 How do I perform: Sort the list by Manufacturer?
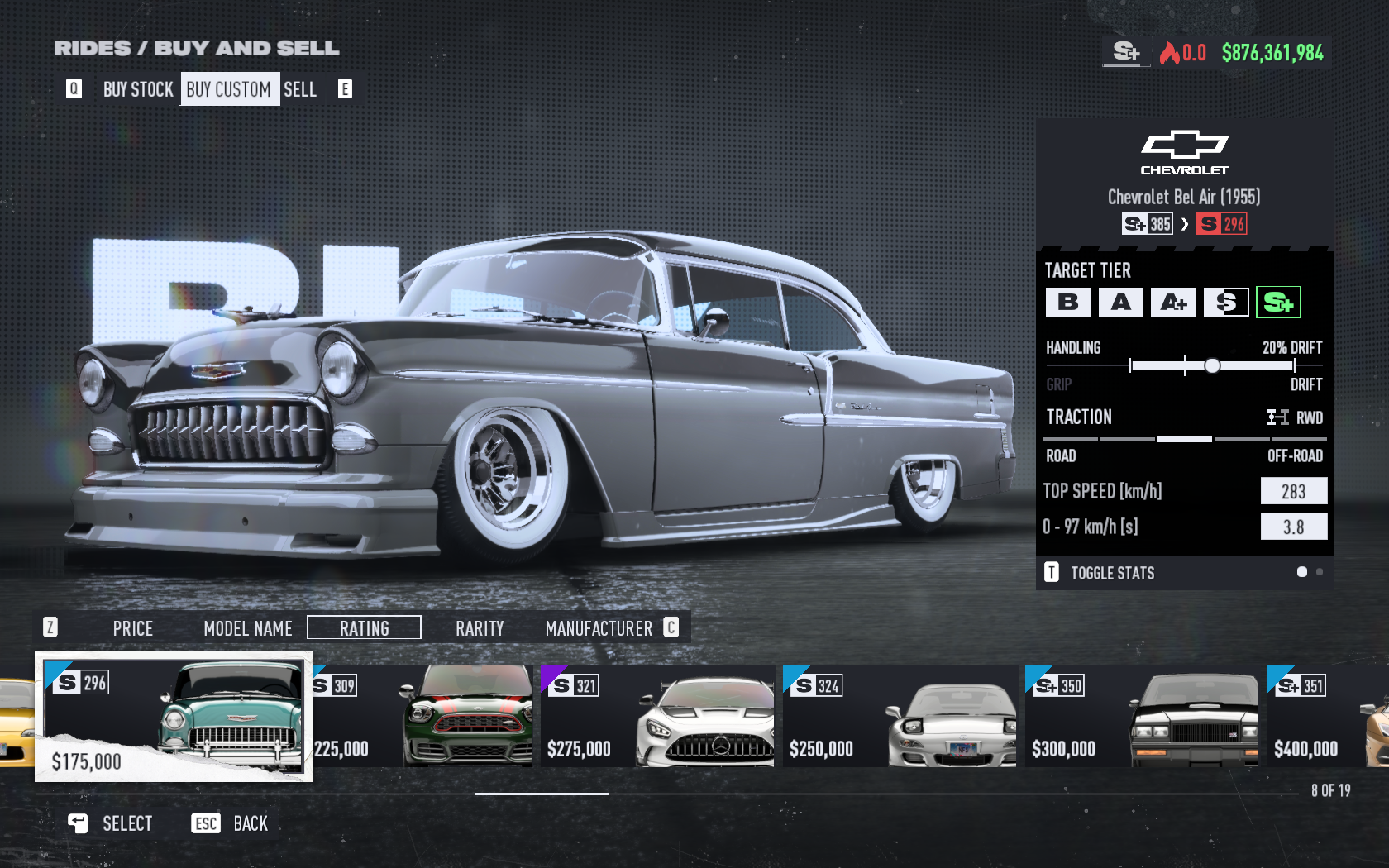[x=599, y=628]
